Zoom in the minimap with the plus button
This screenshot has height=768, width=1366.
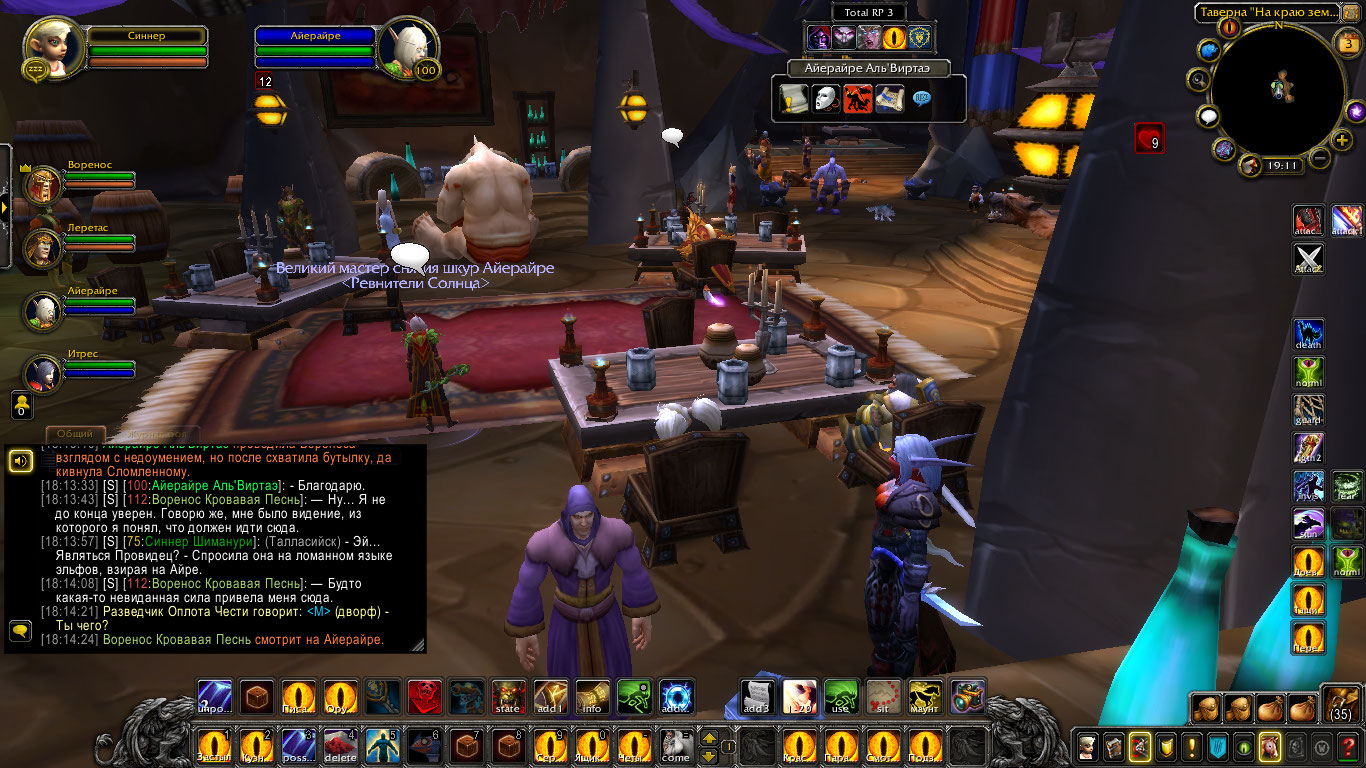[x=1342, y=140]
